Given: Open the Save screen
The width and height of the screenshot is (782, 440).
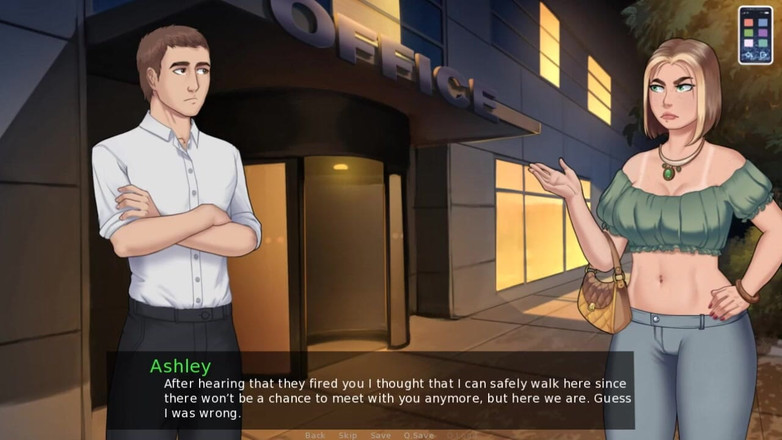Looking at the screenshot, I should point(380,435).
